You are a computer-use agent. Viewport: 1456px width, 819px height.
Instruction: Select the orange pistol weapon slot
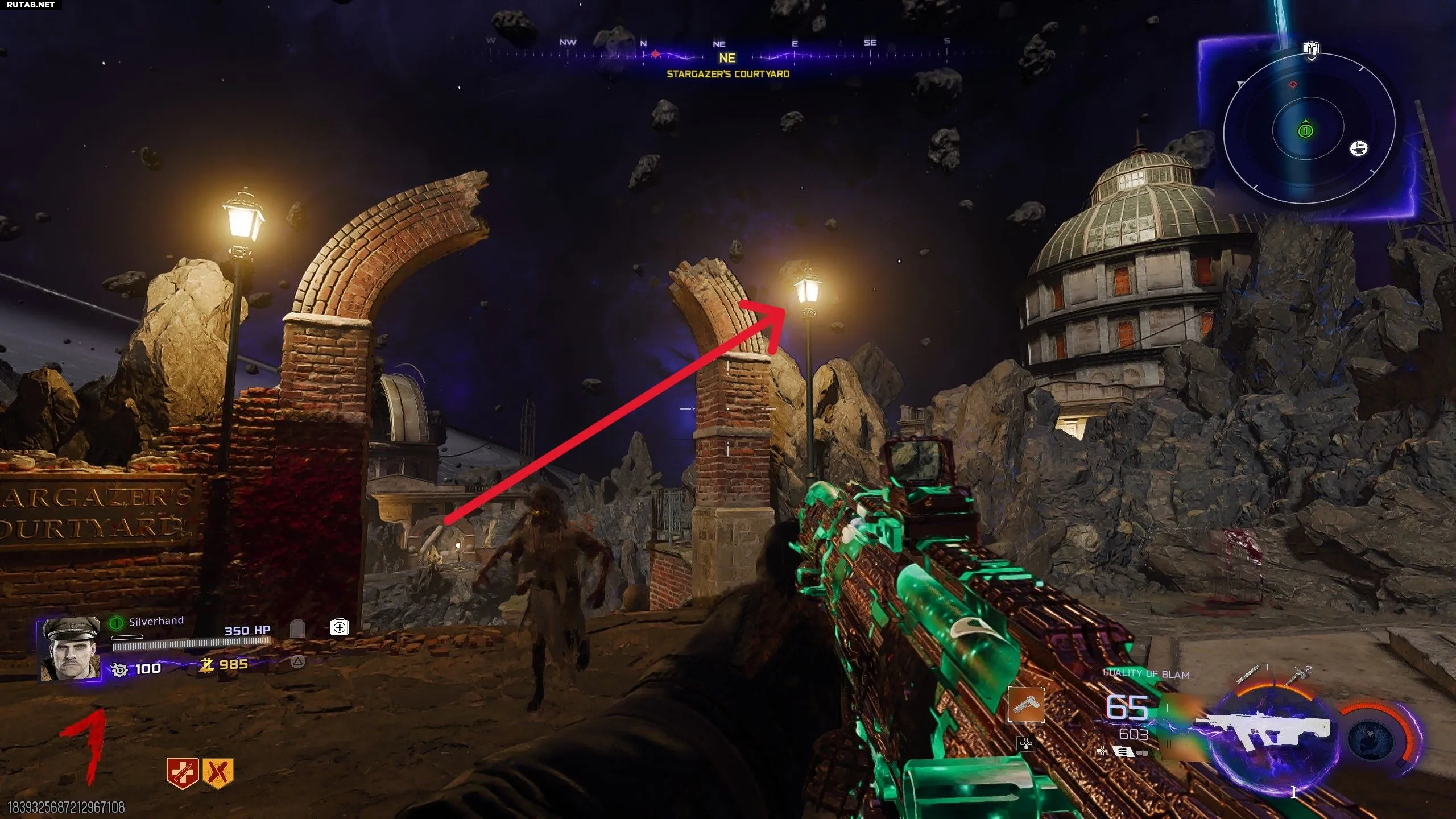[x=1025, y=705]
